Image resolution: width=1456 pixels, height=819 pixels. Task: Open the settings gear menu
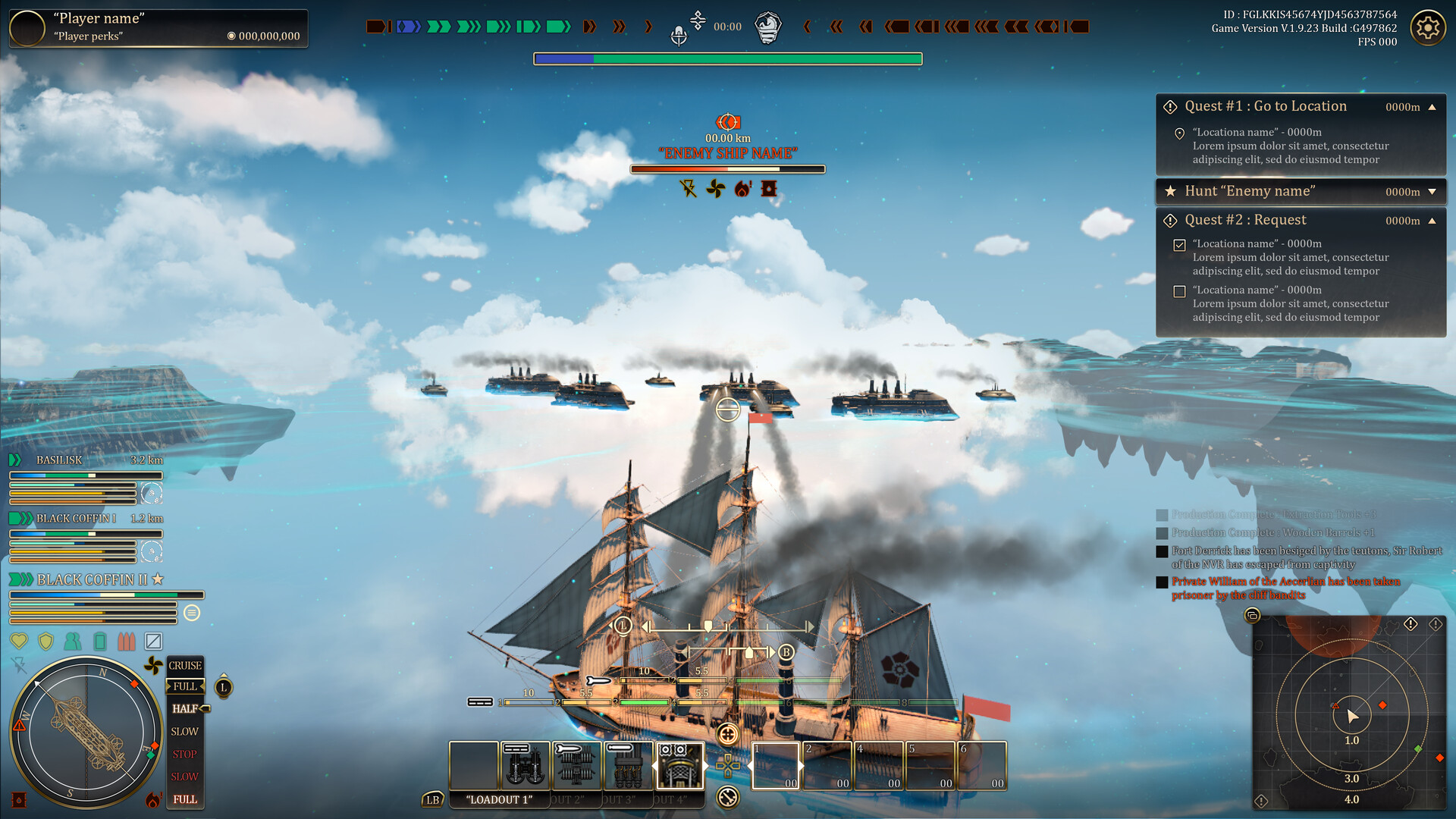tap(1428, 27)
